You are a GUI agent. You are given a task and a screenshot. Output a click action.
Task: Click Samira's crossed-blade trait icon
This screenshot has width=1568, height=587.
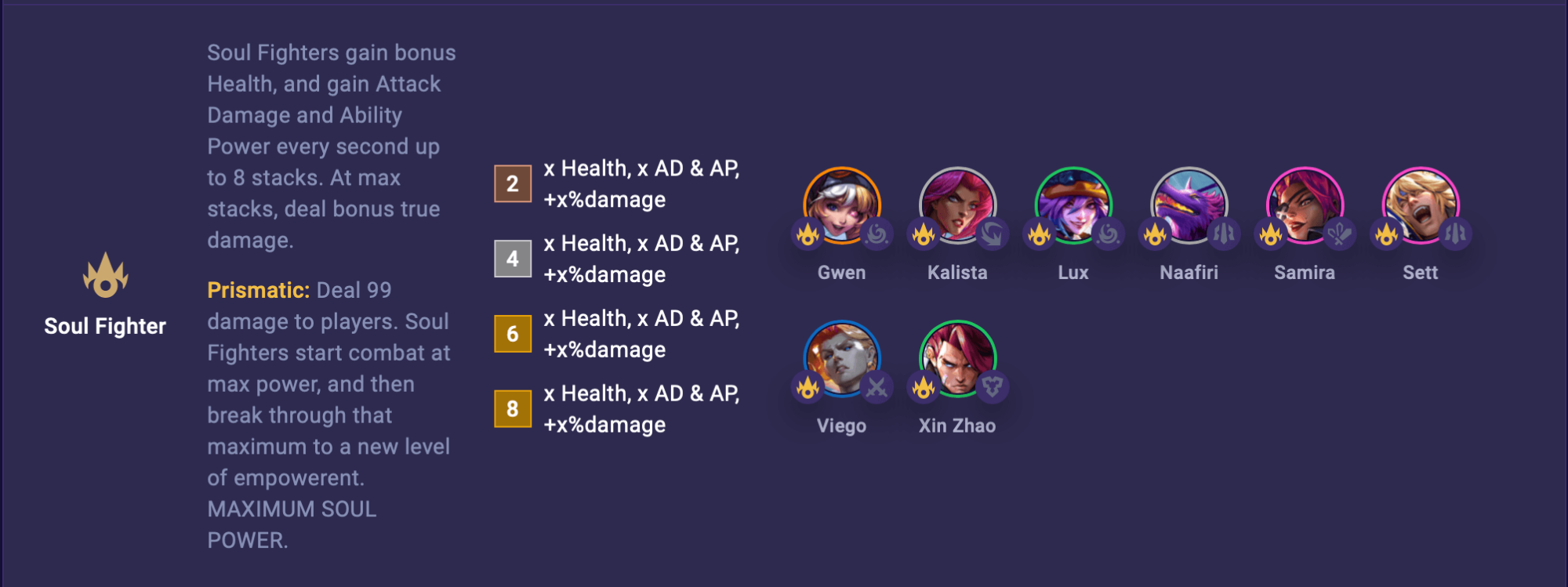coord(1339,234)
